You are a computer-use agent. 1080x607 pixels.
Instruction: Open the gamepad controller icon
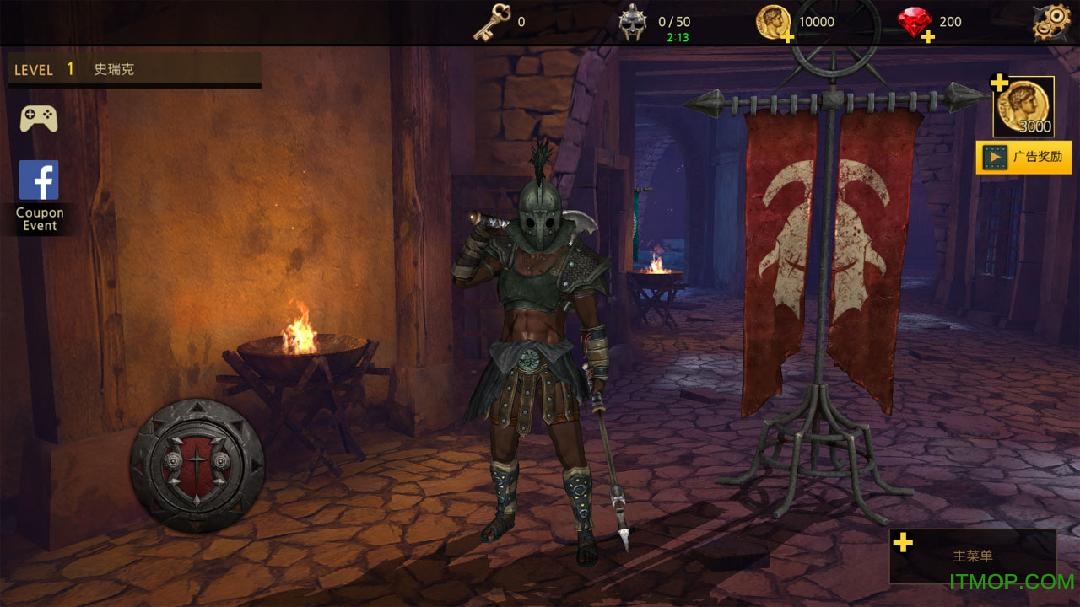click(39, 119)
